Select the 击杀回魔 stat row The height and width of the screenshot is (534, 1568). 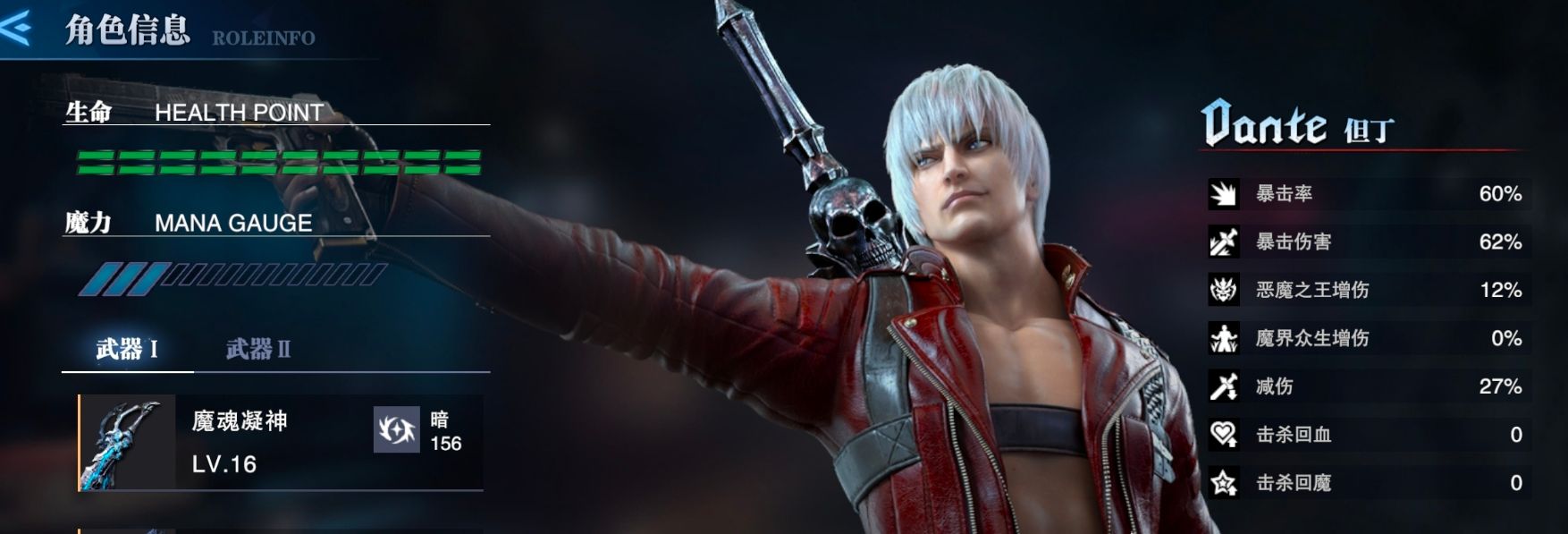tap(1368, 484)
